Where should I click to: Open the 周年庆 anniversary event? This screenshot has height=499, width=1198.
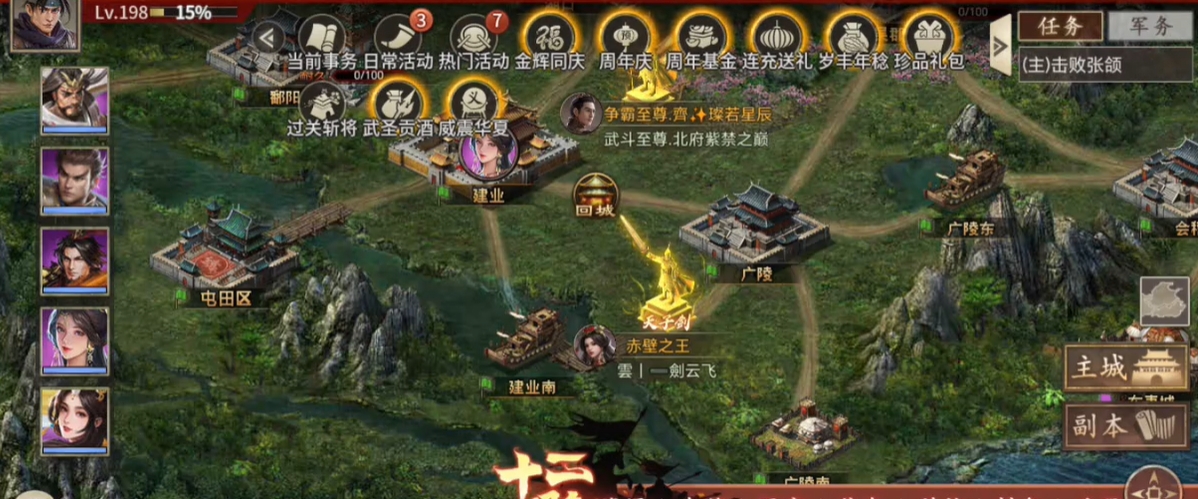click(625, 39)
